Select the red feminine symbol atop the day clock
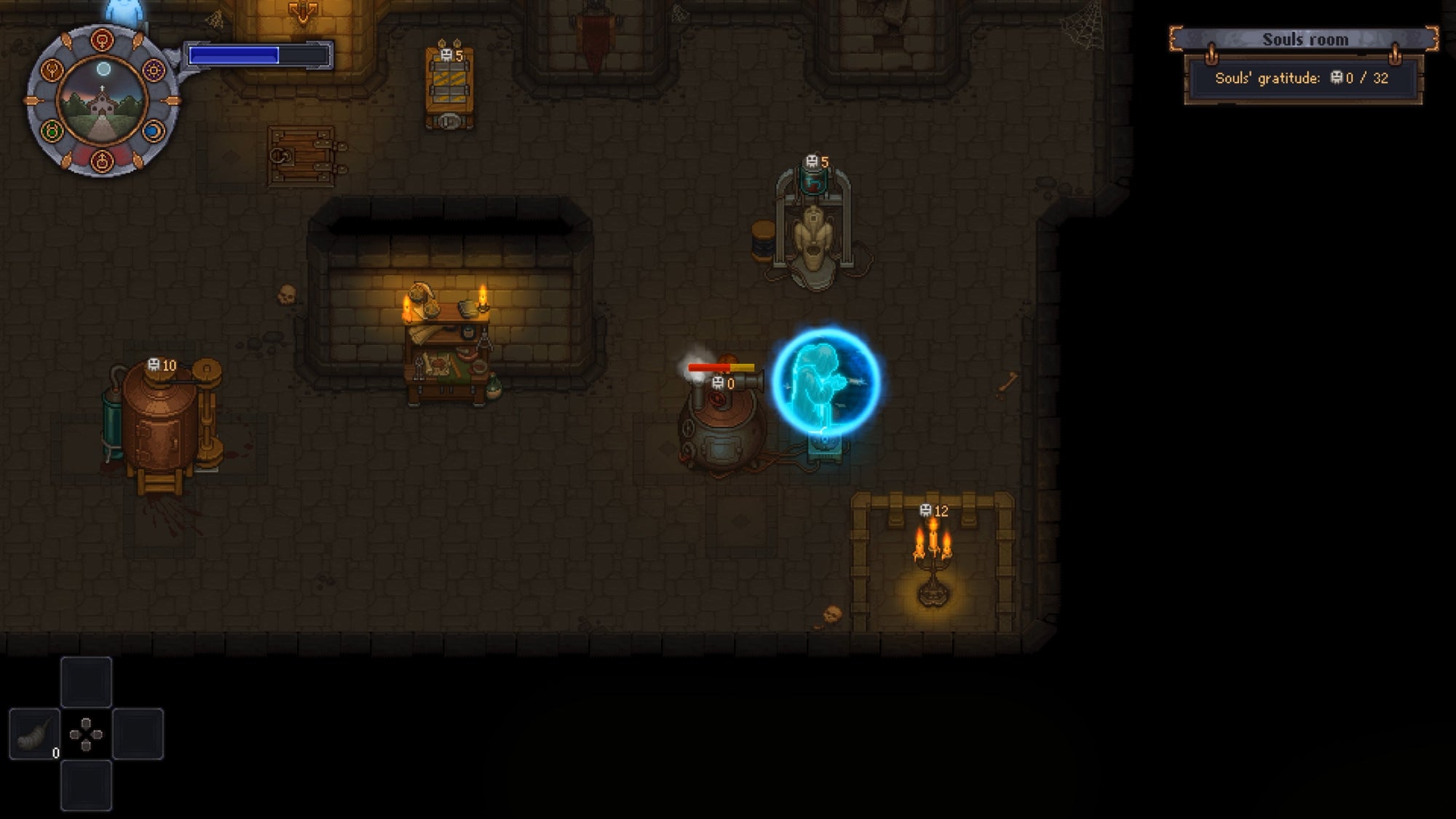 coord(102,39)
